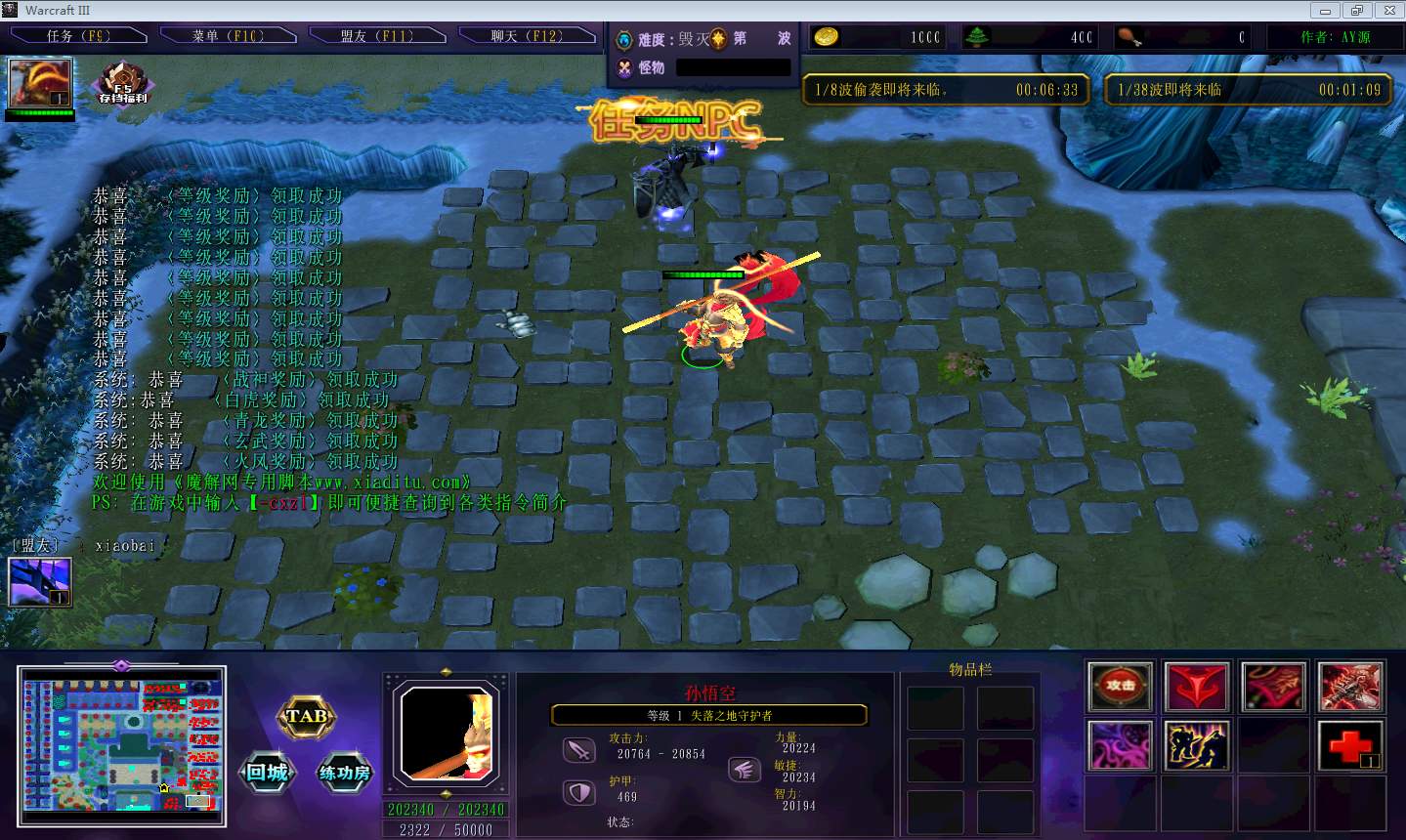The height and width of the screenshot is (840, 1406).
Task: Open the 任务 (F9) quests menu
Action: (x=78, y=36)
